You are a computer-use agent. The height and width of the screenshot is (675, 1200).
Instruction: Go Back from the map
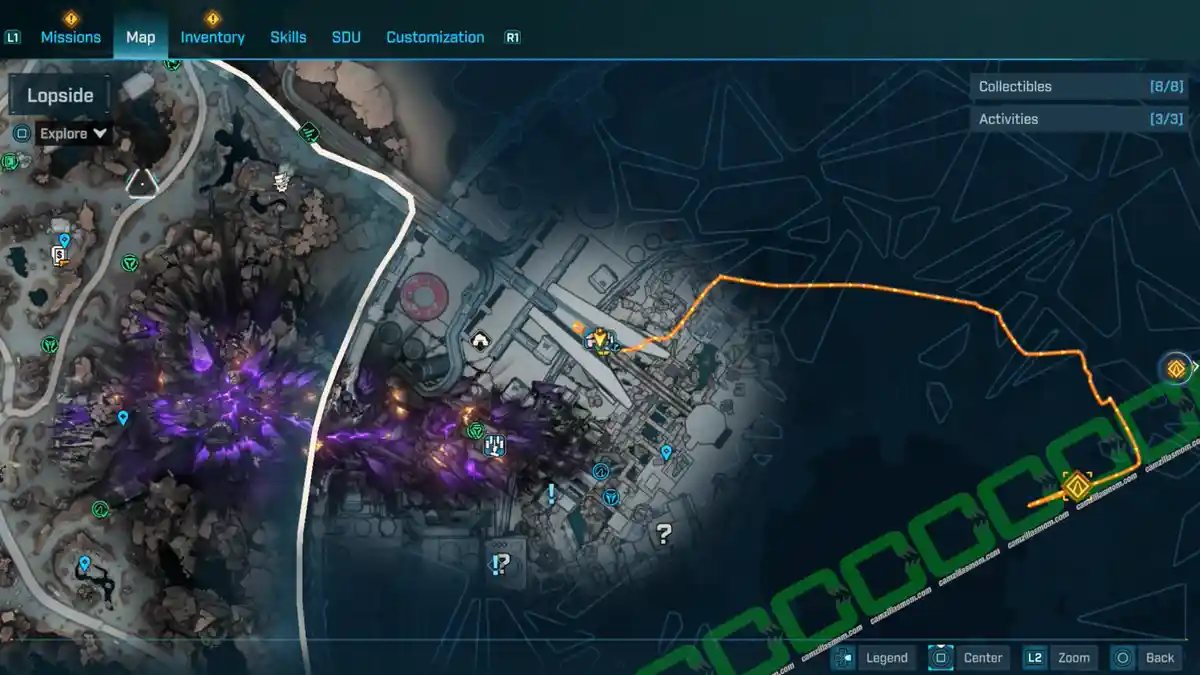click(x=1146, y=657)
